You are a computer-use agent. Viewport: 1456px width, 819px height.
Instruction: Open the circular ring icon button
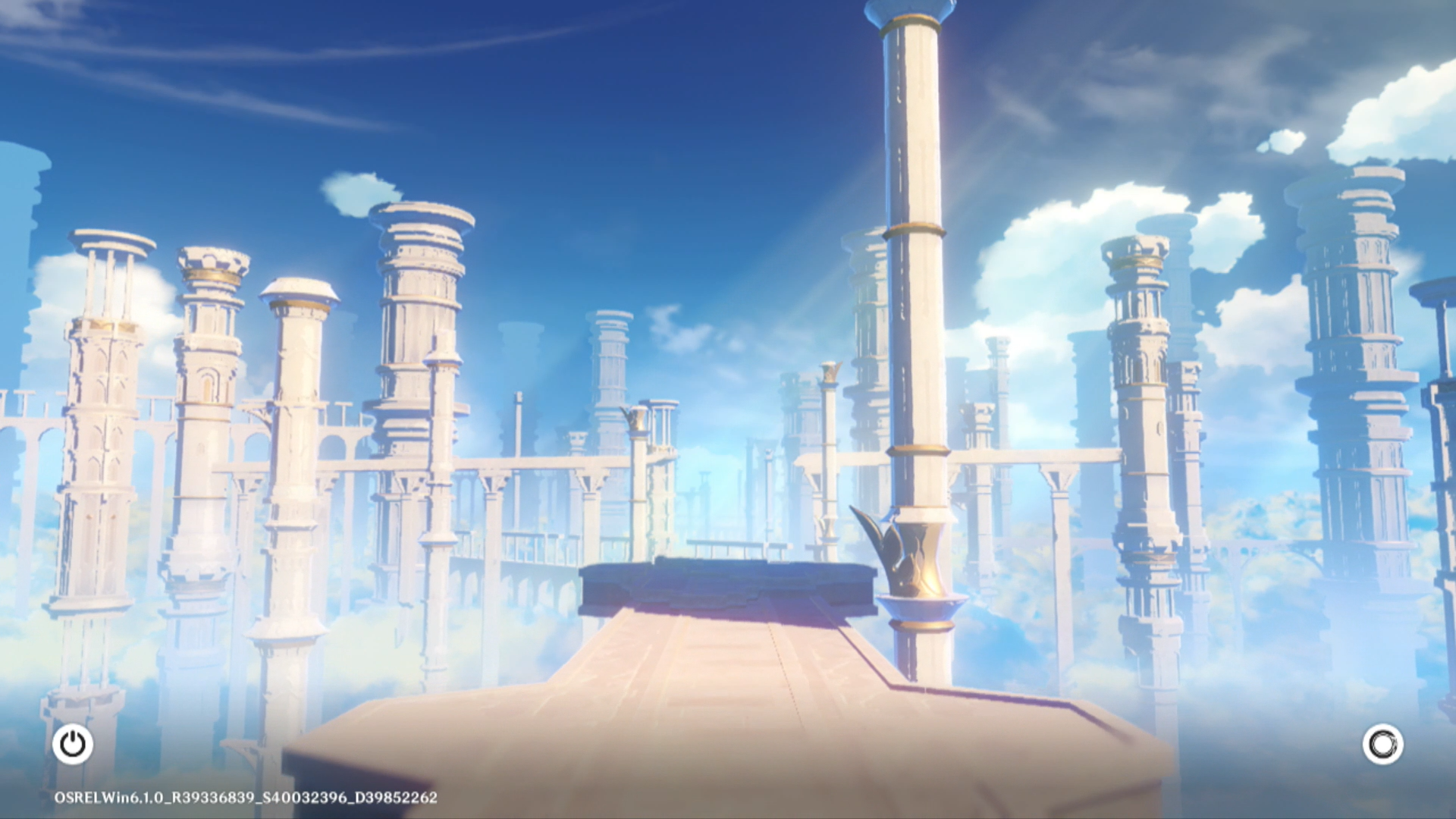[x=1382, y=744]
